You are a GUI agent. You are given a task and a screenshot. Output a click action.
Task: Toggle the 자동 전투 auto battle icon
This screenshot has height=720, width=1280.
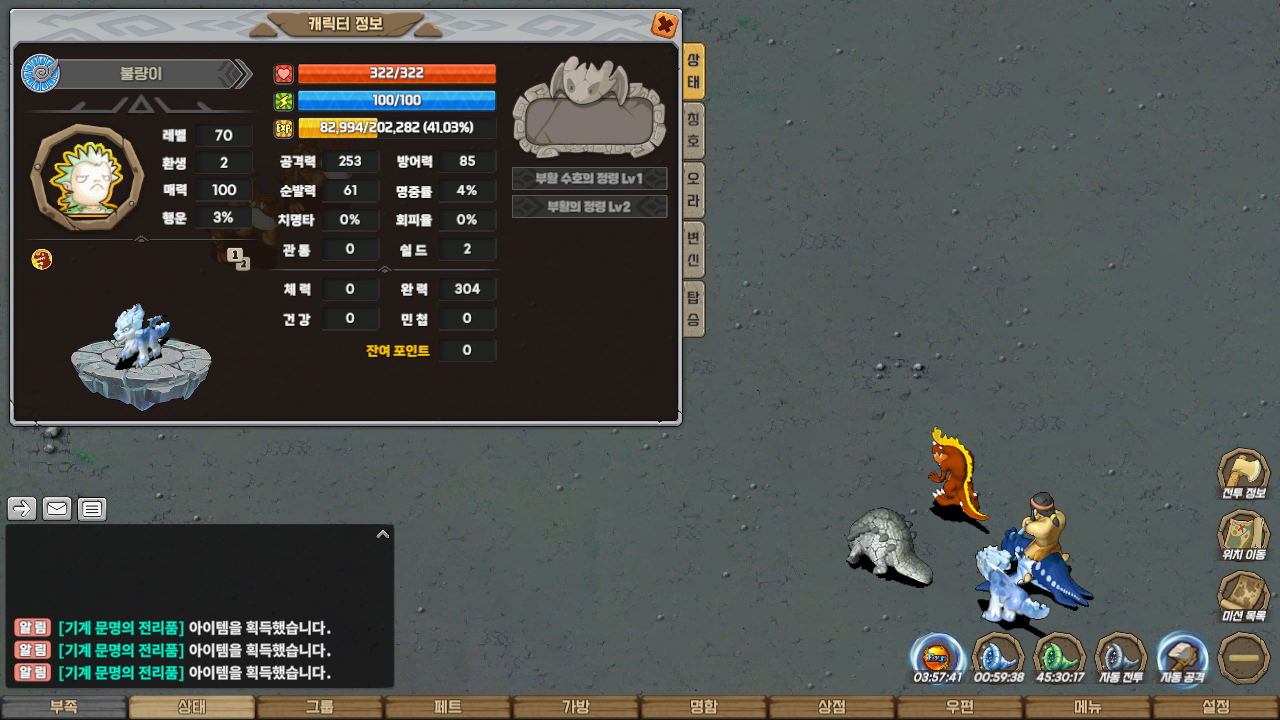pos(1120,656)
